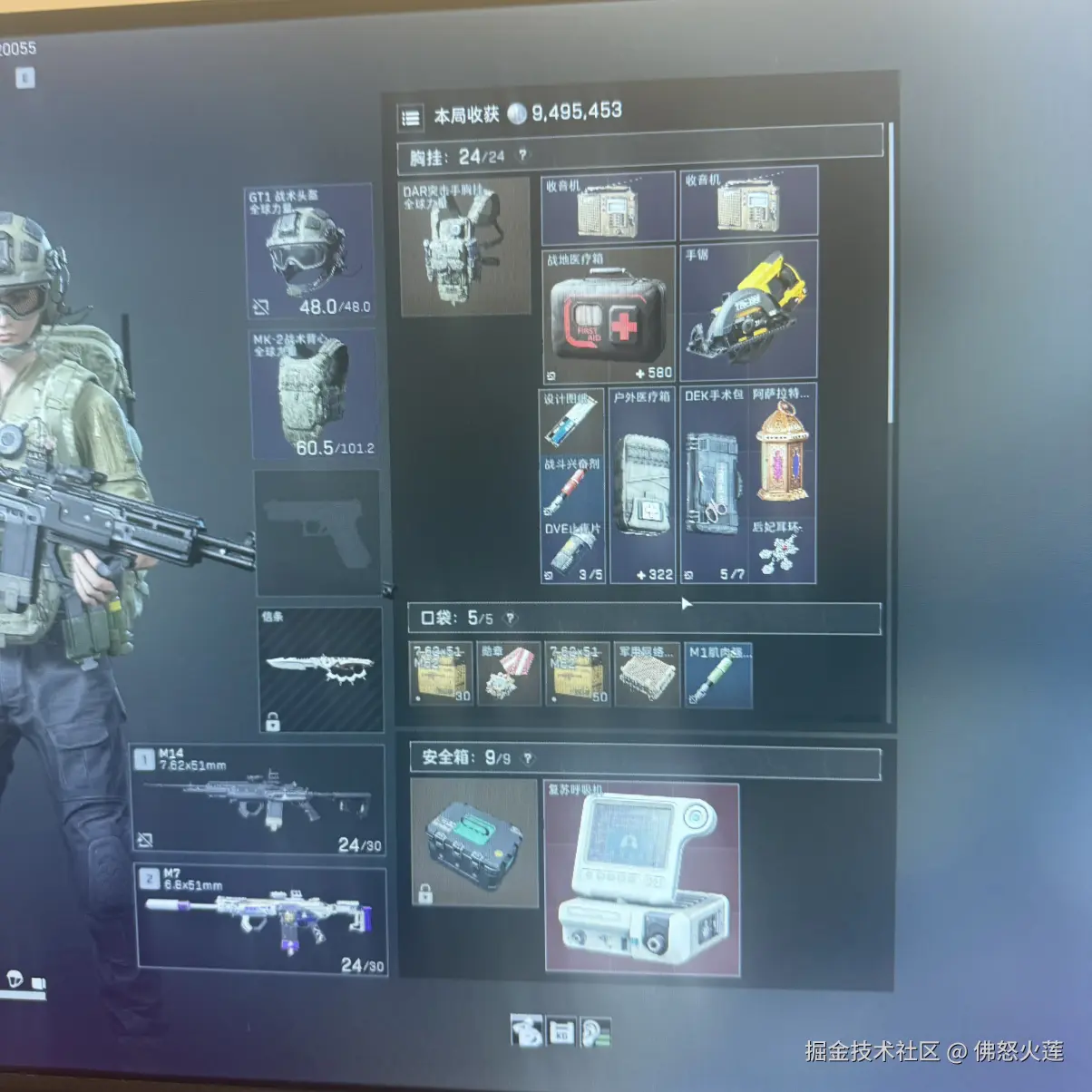Choose the M7 rifle weapon slot
The height and width of the screenshot is (1092, 1092).
click(x=261, y=920)
